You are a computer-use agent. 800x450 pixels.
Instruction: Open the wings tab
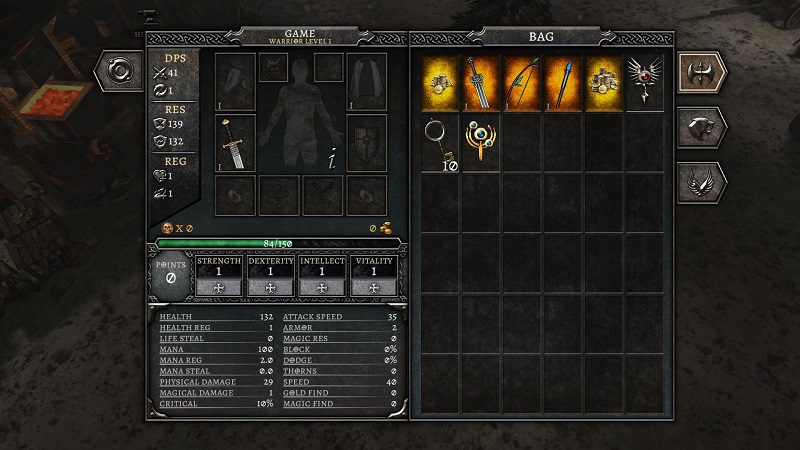704,182
